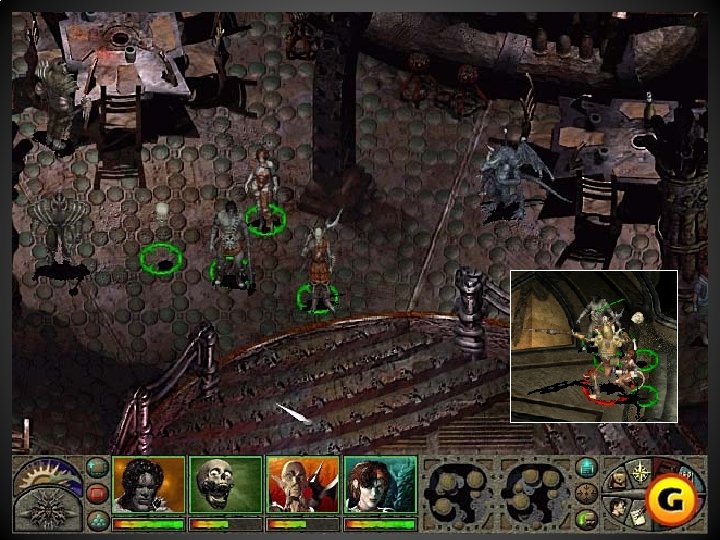720x540 pixels.
Task: Open the character face record icon
Action: (620, 506)
